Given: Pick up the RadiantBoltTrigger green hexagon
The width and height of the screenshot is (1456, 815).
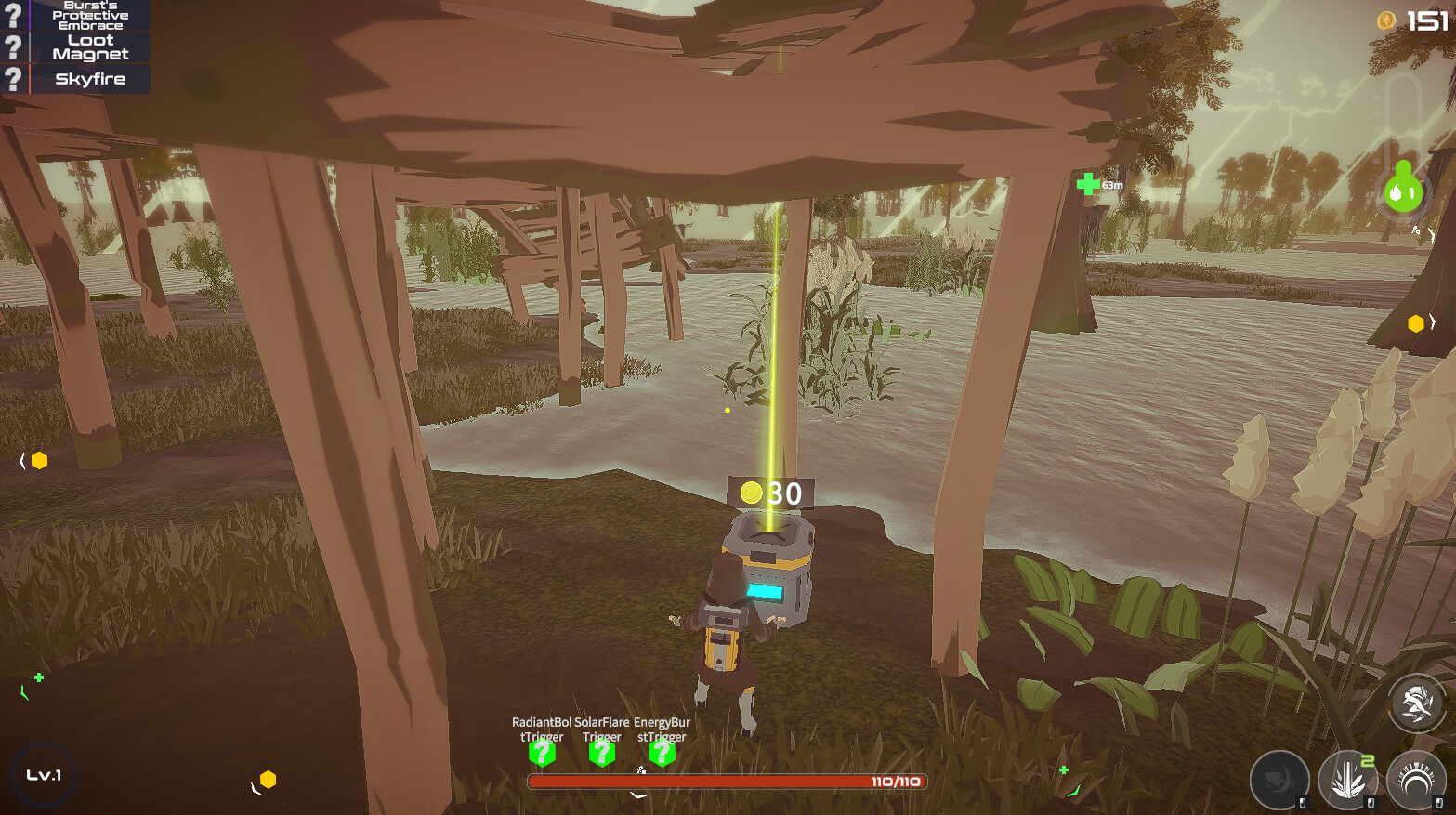Looking at the screenshot, I should pyautogui.click(x=544, y=756).
